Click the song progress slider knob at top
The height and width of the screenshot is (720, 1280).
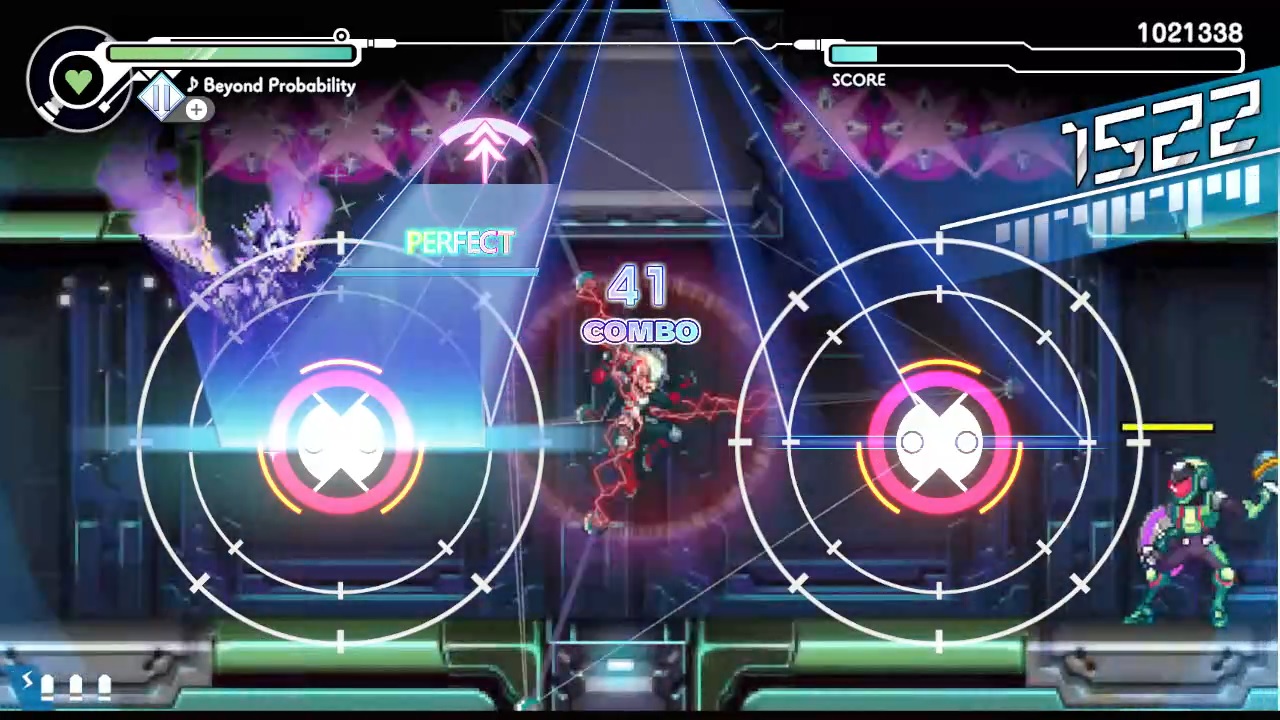click(x=341, y=36)
